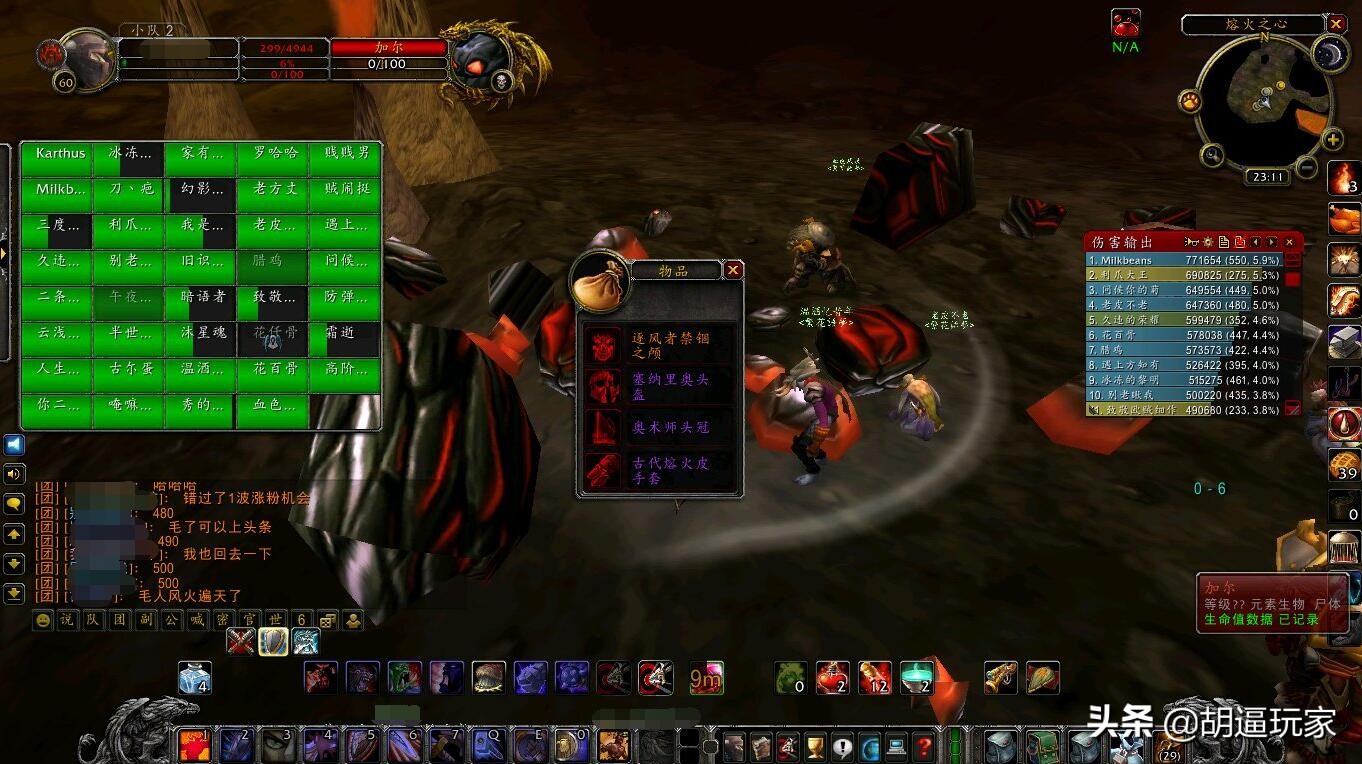Take the 塞纳里奥头盔 helmet
The height and width of the screenshot is (764, 1362).
[x=661, y=386]
